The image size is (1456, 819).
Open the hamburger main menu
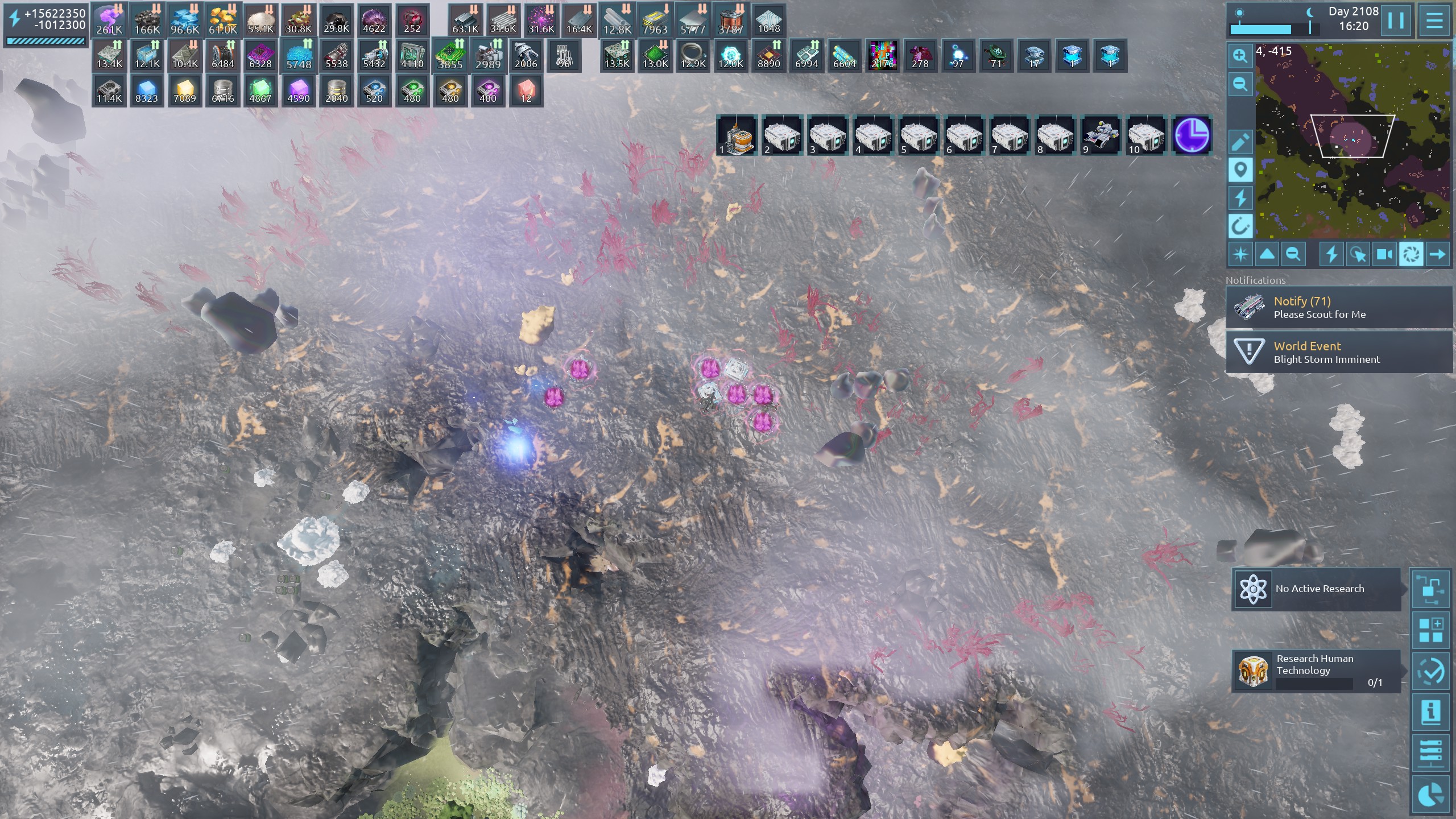pos(1434,21)
